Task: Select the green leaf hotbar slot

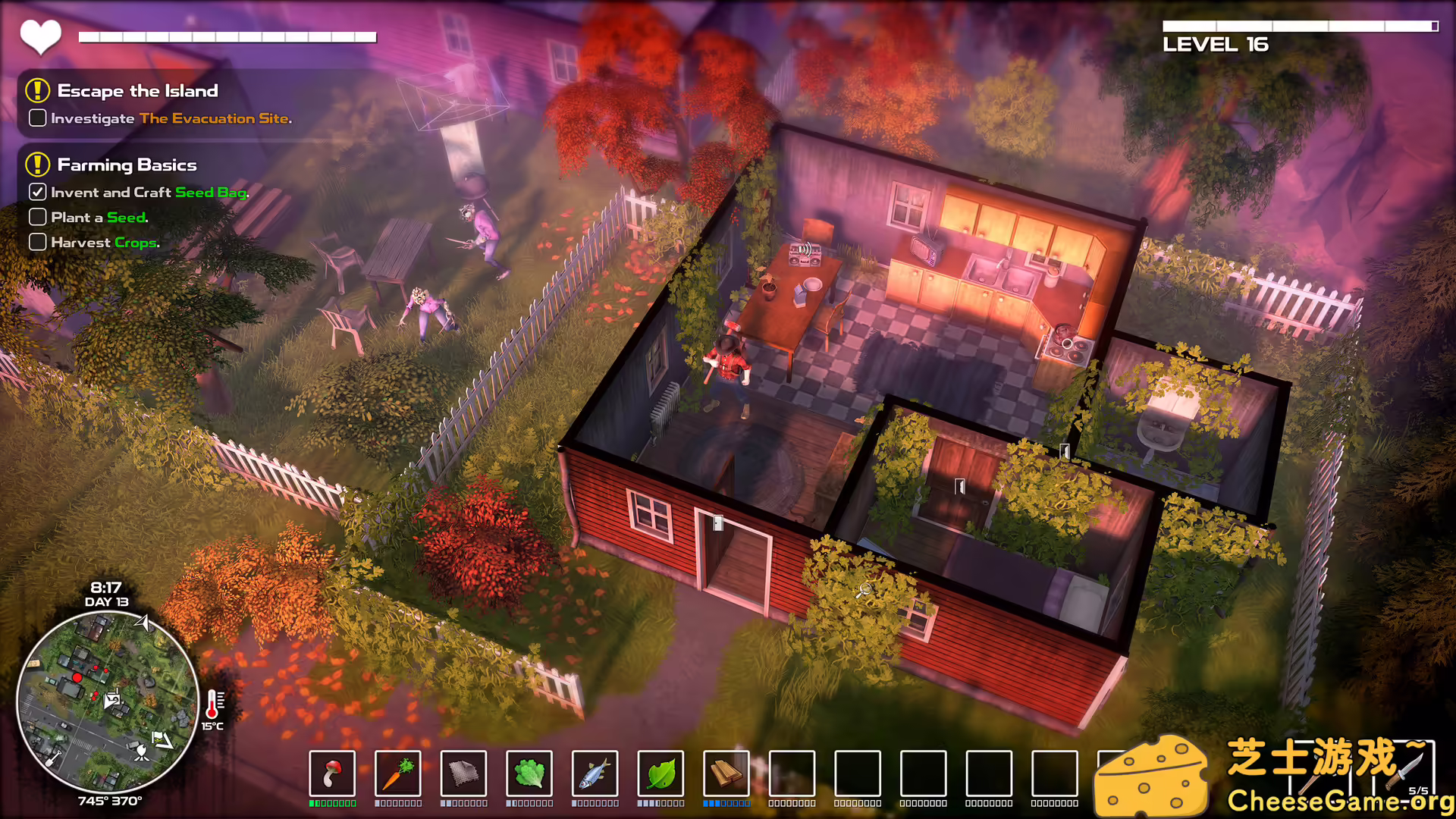Action: 661,773
